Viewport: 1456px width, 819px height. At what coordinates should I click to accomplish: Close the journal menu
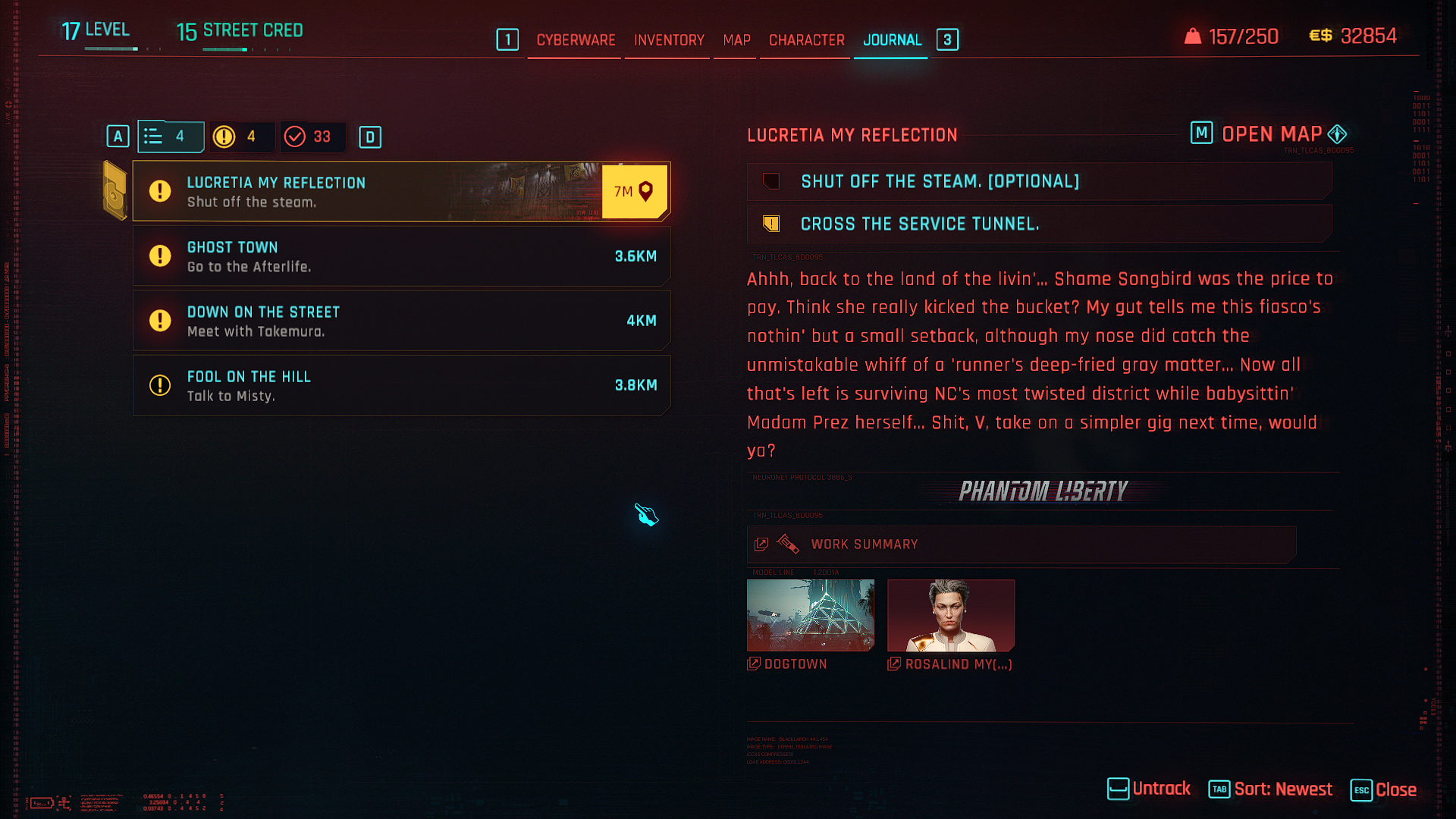[x=1384, y=790]
